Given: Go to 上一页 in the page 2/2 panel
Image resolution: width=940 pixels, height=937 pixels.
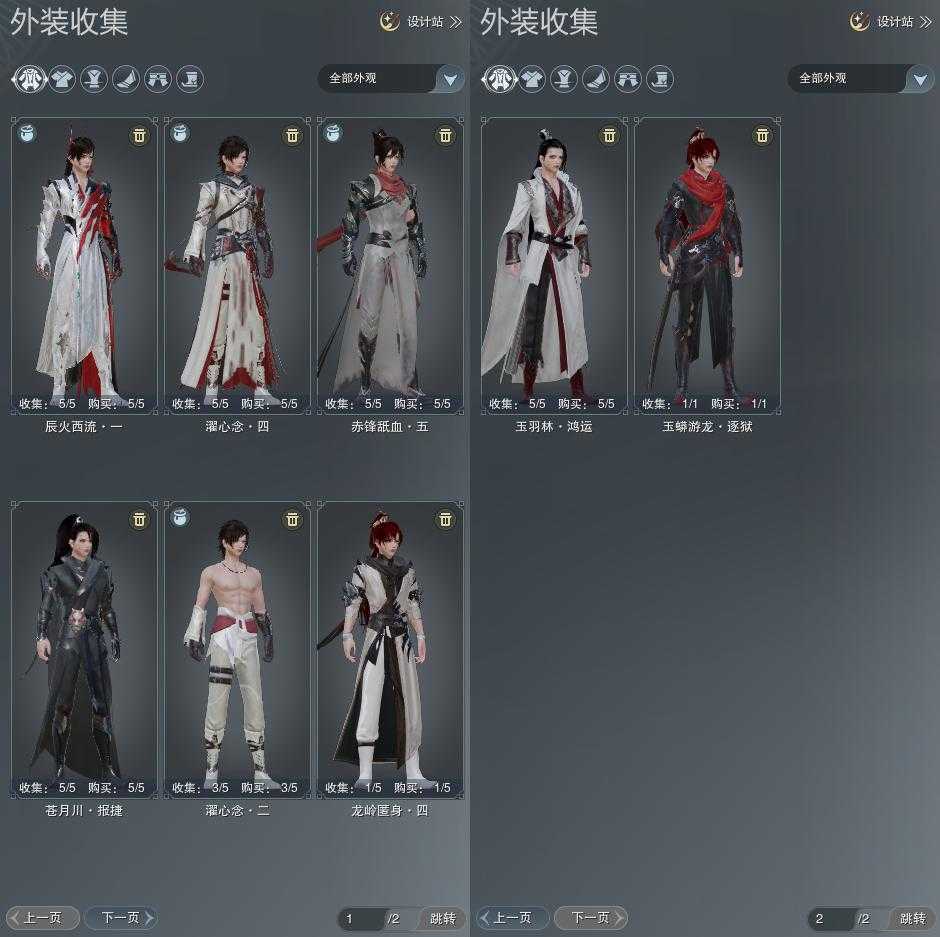Looking at the screenshot, I should pos(512,917).
